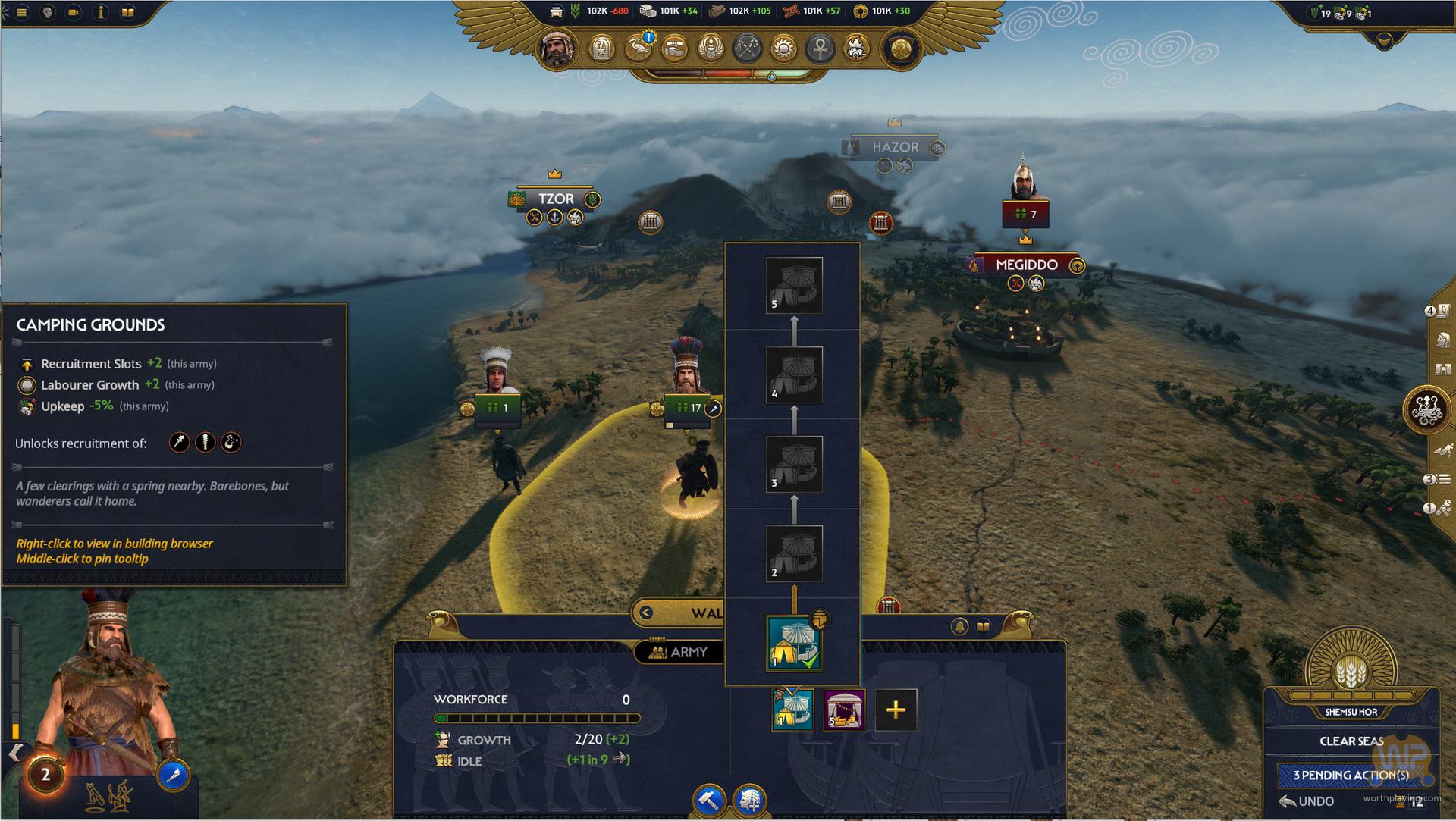Add a building in the plus slot
The width and height of the screenshot is (1456, 821).
(x=896, y=710)
